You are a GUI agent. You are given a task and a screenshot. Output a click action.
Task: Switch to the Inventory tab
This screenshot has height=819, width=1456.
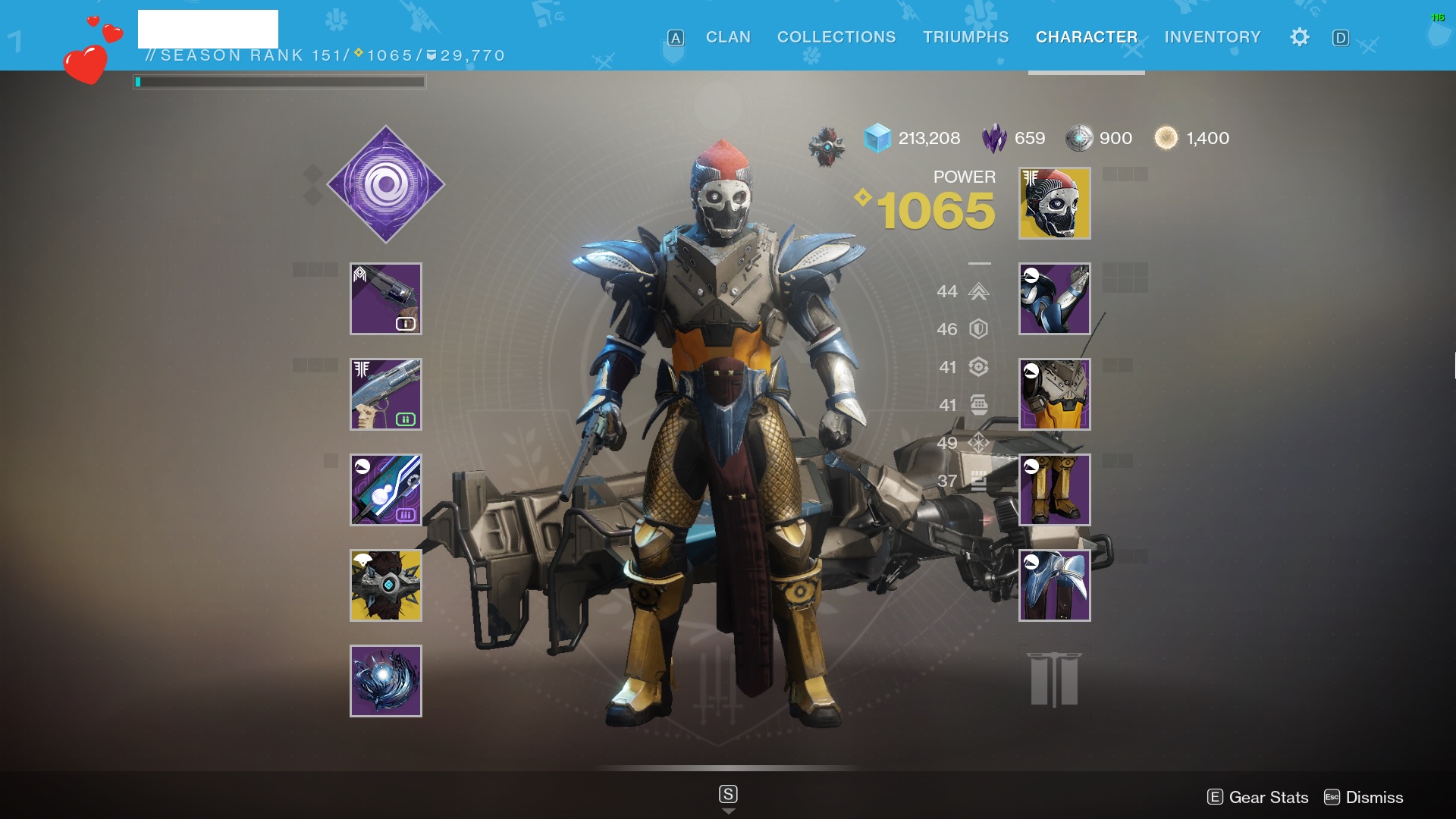tap(1212, 37)
